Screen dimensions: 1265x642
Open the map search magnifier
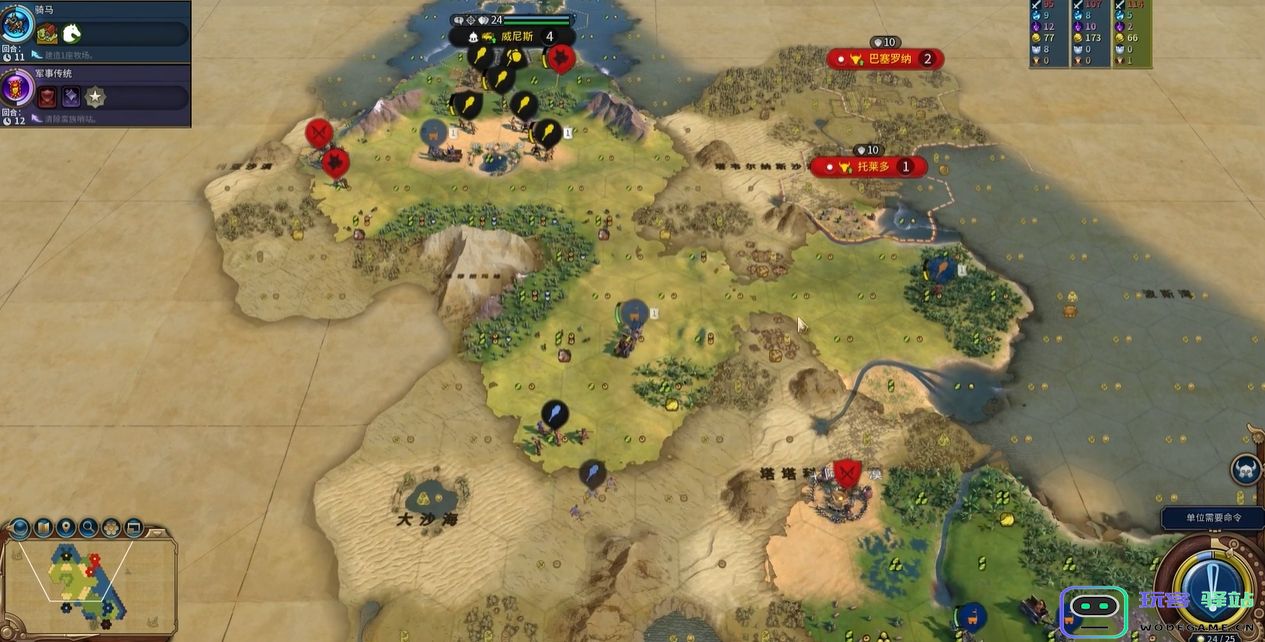click(88, 527)
